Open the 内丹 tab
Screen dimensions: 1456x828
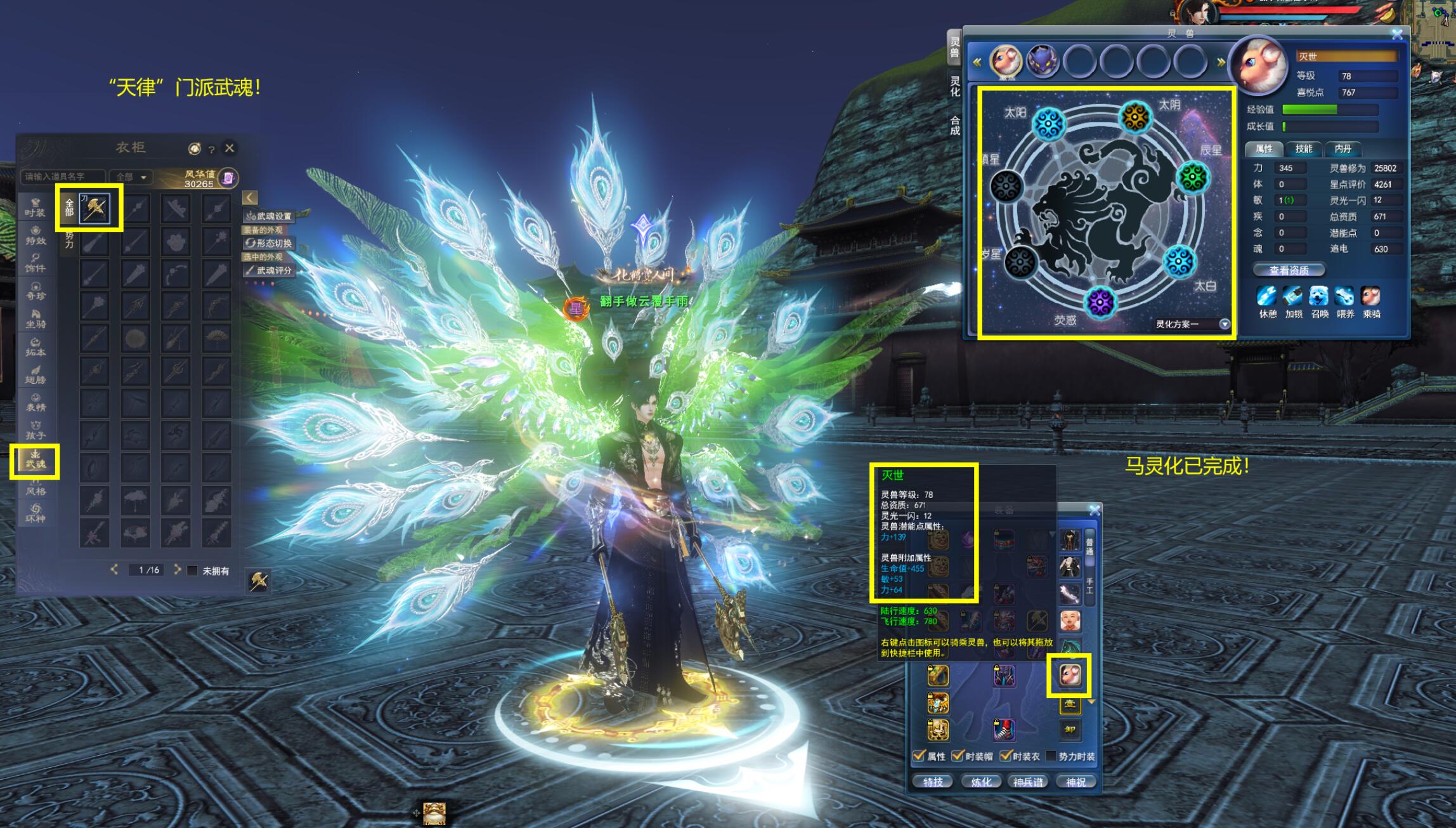coord(1342,149)
